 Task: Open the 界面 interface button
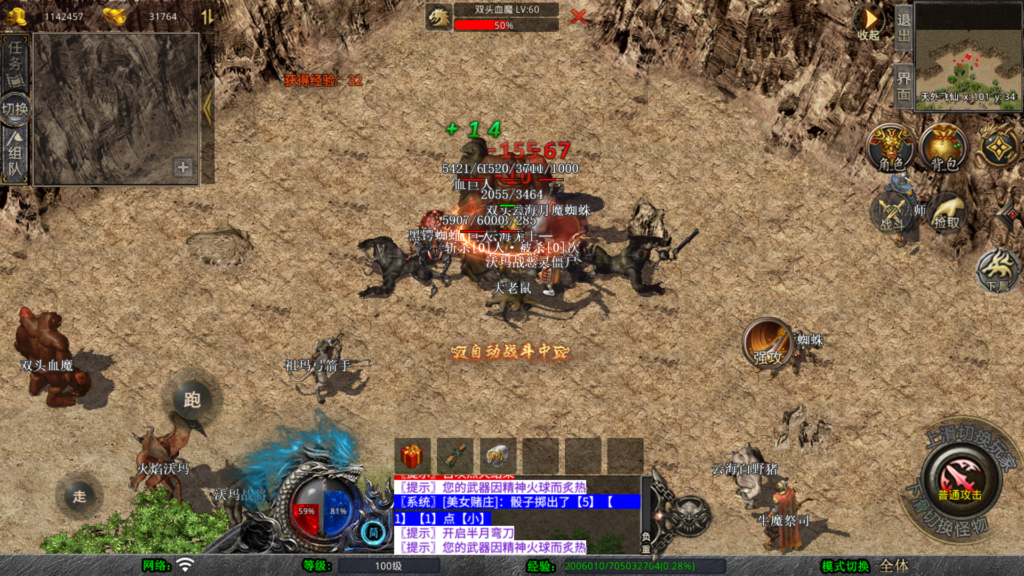903,85
